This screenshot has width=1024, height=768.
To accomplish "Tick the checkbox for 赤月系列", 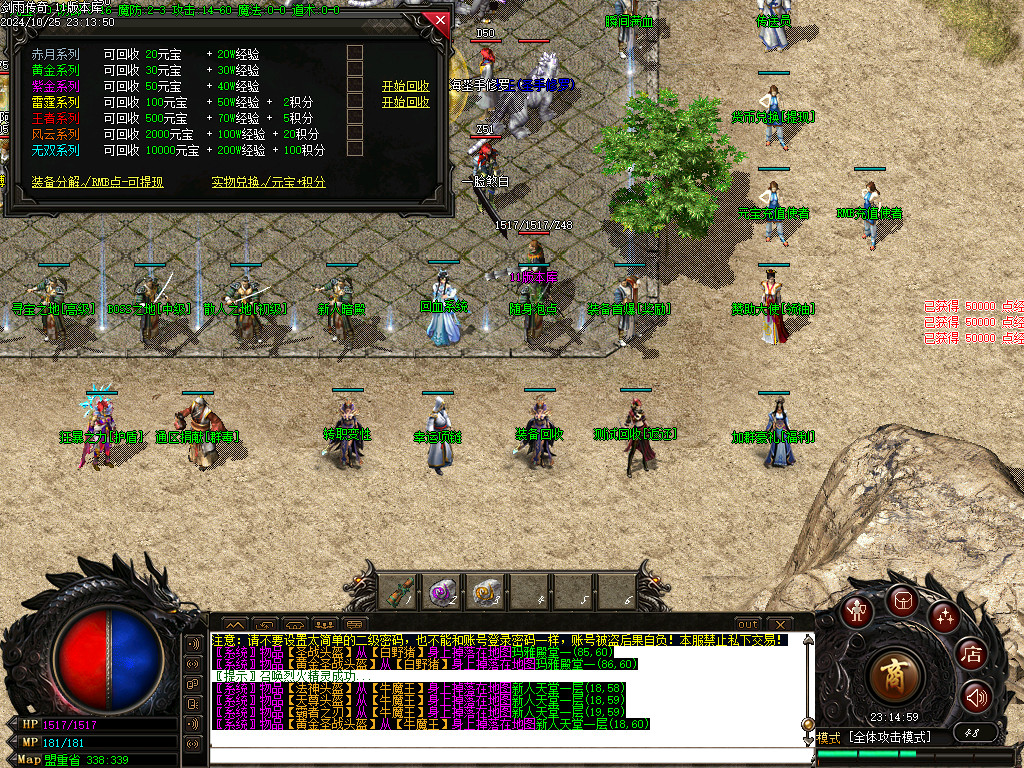I will pyautogui.click(x=354, y=53).
